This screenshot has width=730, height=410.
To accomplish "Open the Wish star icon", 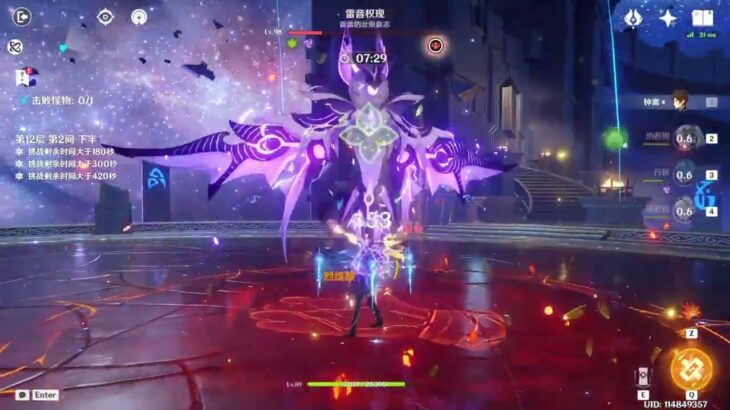I will coord(668,17).
